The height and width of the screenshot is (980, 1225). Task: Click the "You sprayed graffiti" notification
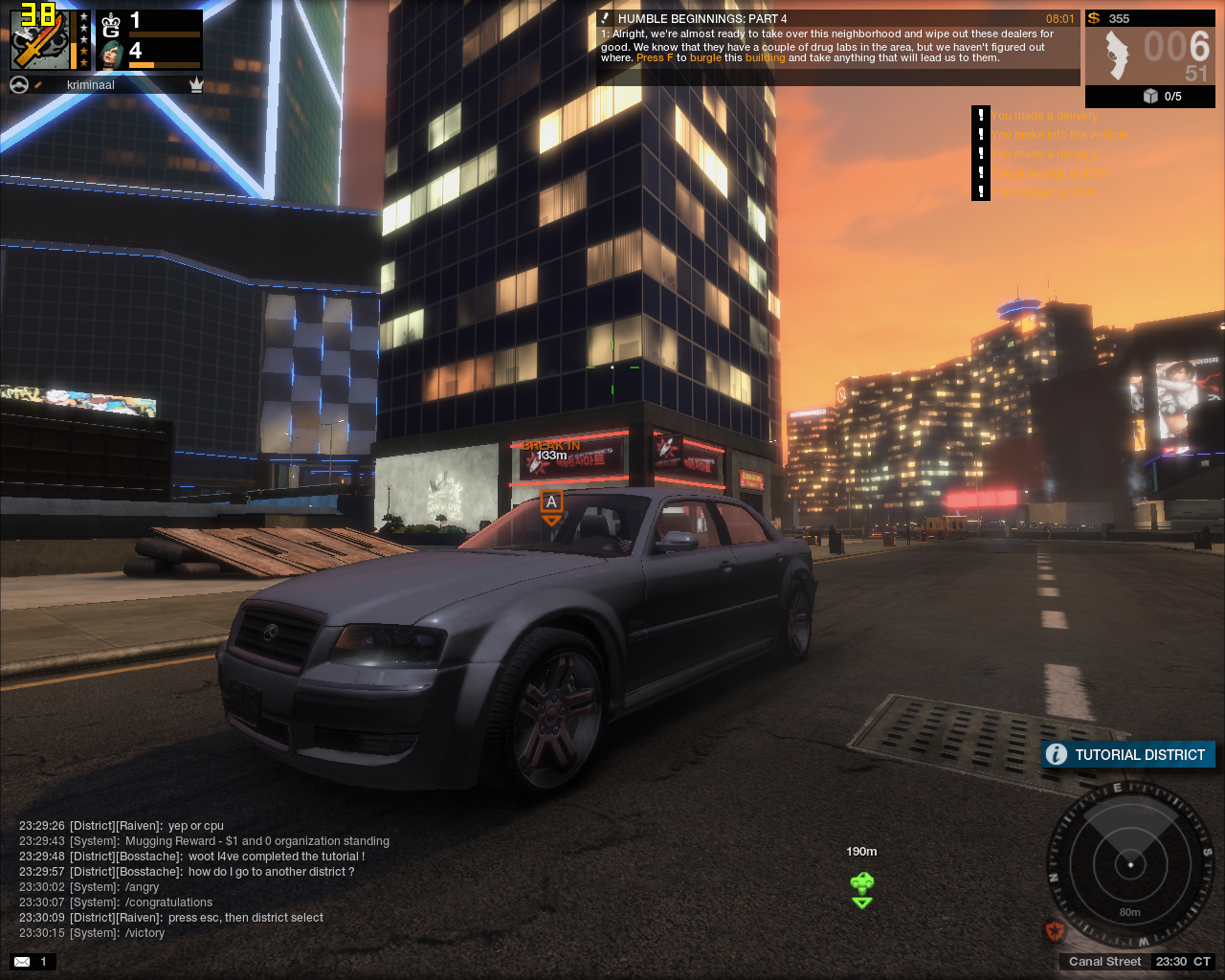pos(1040,192)
